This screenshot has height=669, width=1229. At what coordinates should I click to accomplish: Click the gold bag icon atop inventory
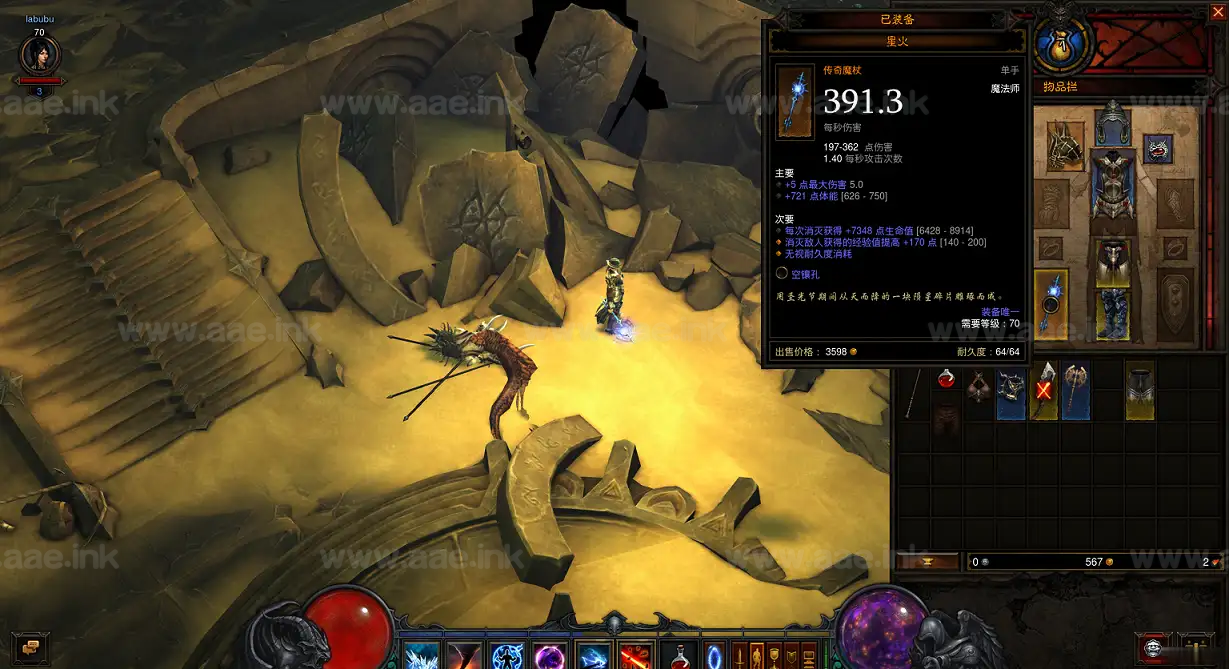pos(1059,45)
